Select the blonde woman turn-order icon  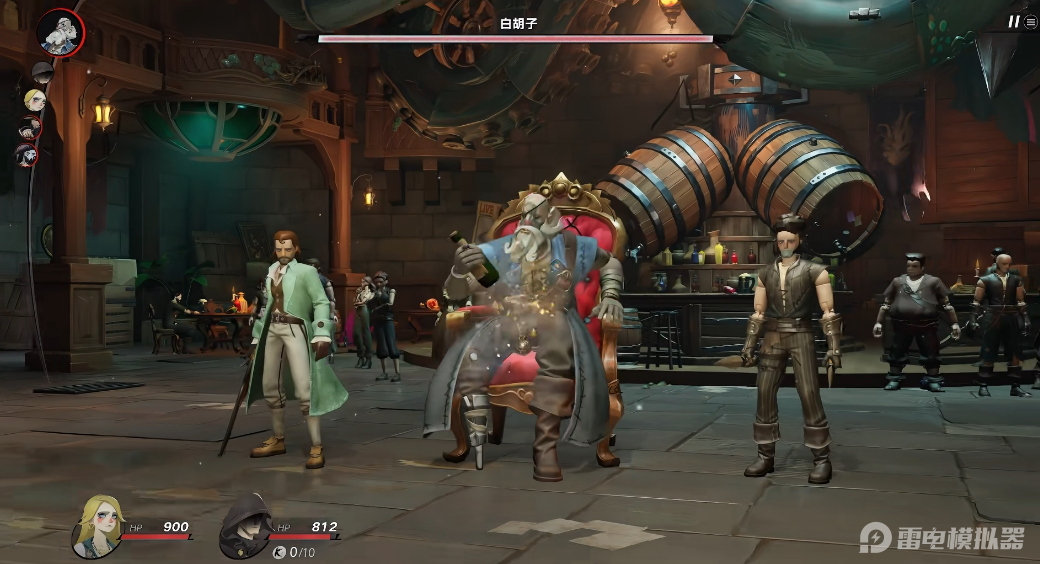coord(34,99)
